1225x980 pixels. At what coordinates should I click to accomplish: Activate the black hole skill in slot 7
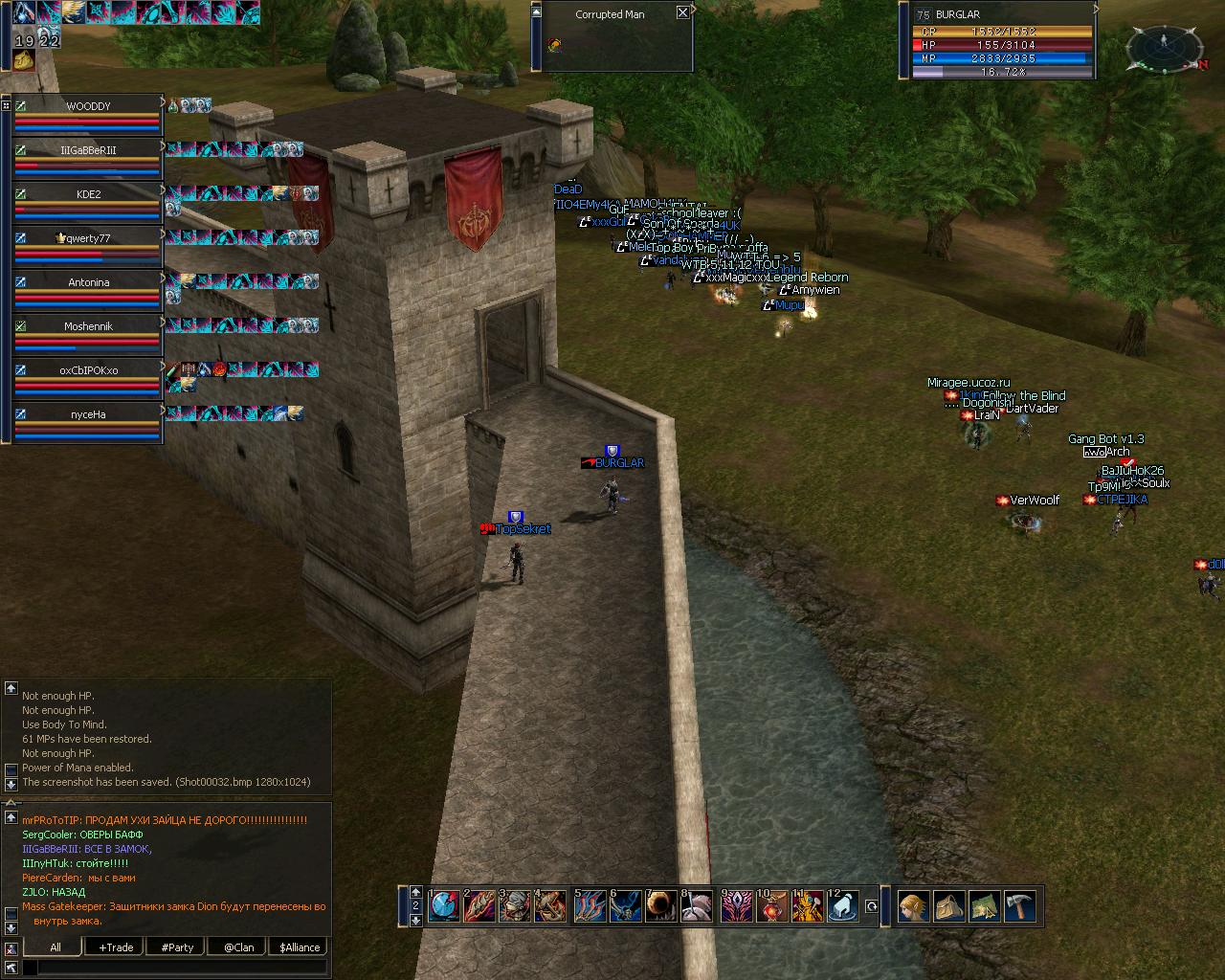[661, 906]
